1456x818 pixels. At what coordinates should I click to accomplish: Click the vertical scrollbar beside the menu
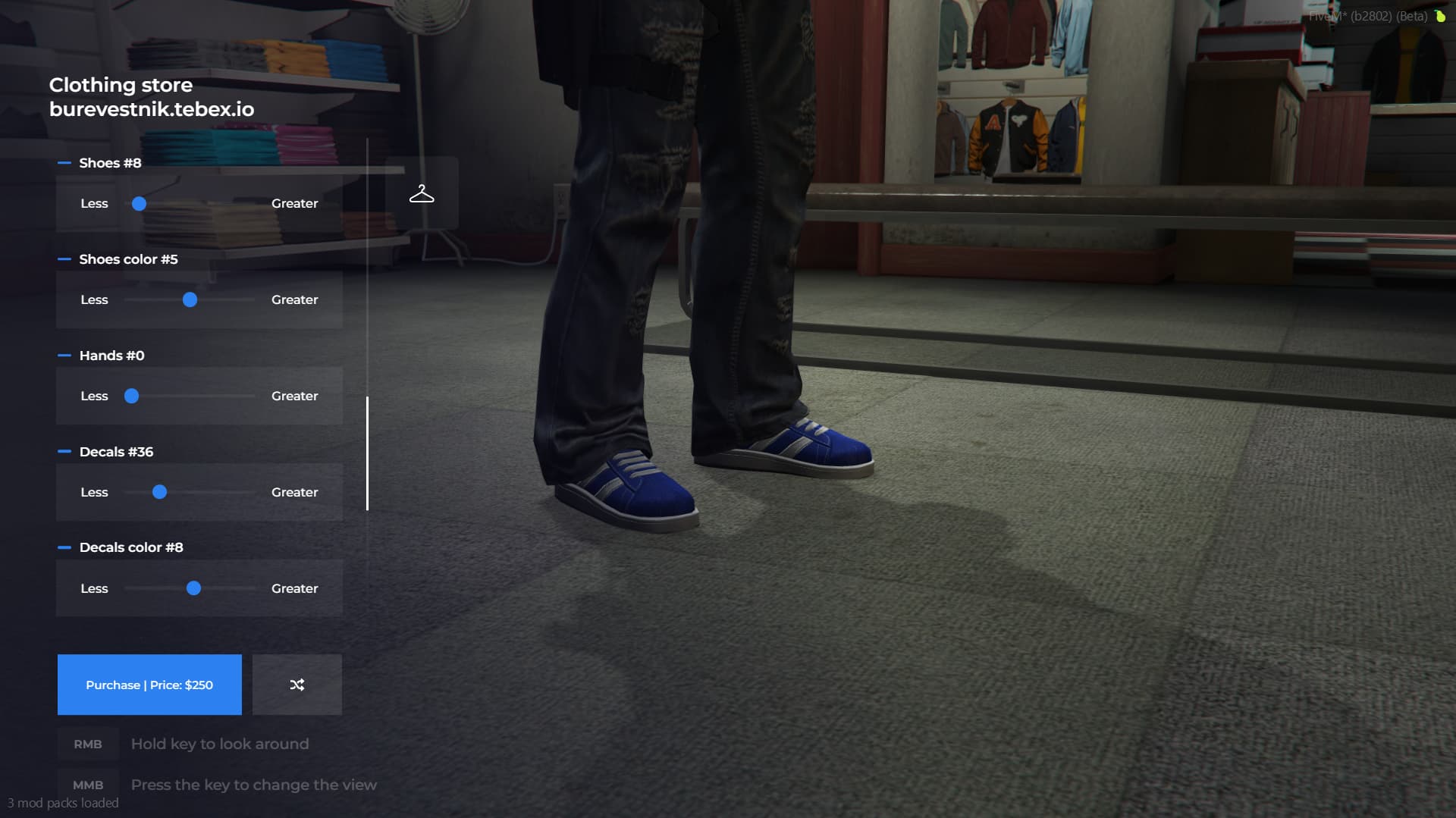pos(369,451)
